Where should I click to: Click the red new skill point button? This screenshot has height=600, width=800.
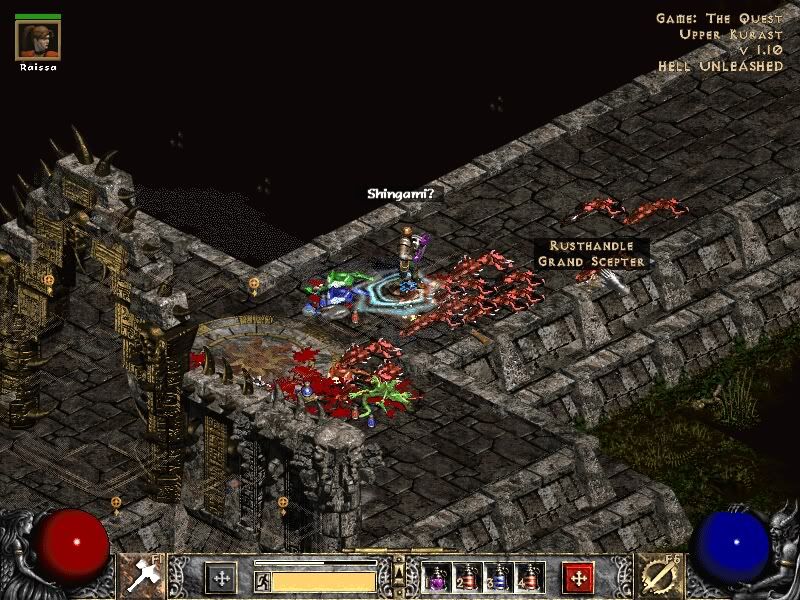point(578,577)
